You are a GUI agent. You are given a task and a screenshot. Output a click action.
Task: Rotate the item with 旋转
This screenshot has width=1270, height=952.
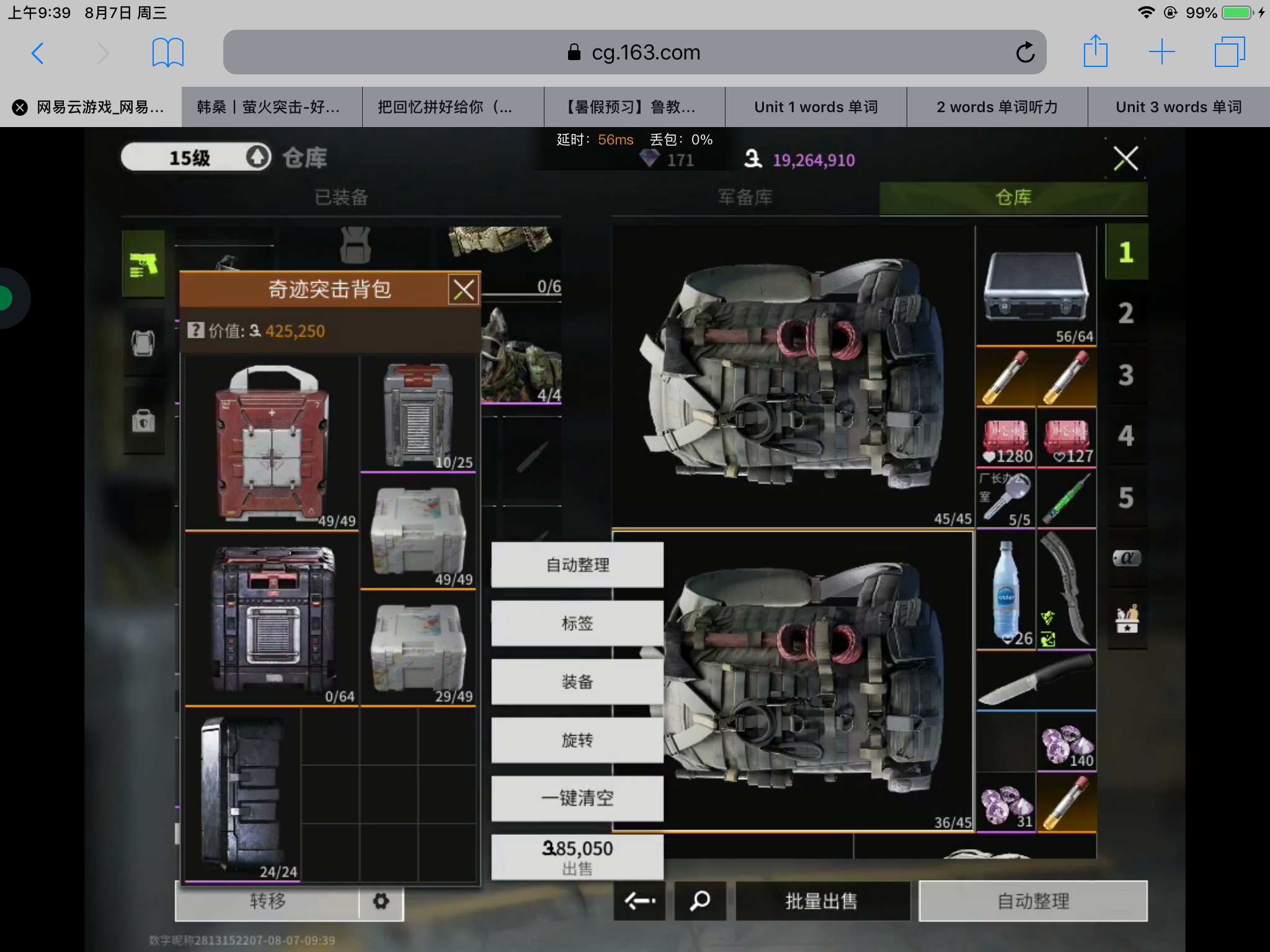point(577,740)
